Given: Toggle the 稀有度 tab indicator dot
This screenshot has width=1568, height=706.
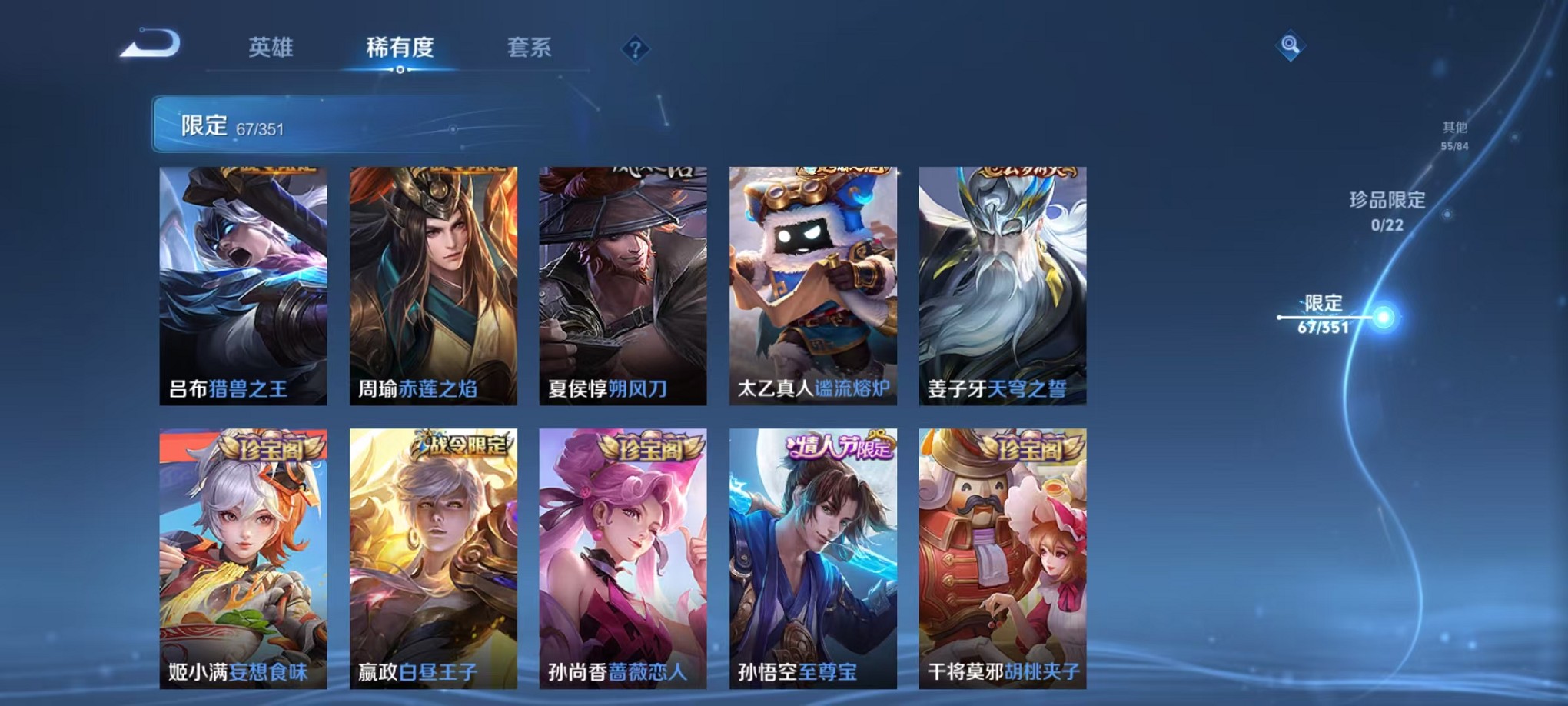Looking at the screenshot, I should pyautogui.click(x=399, y=71).
